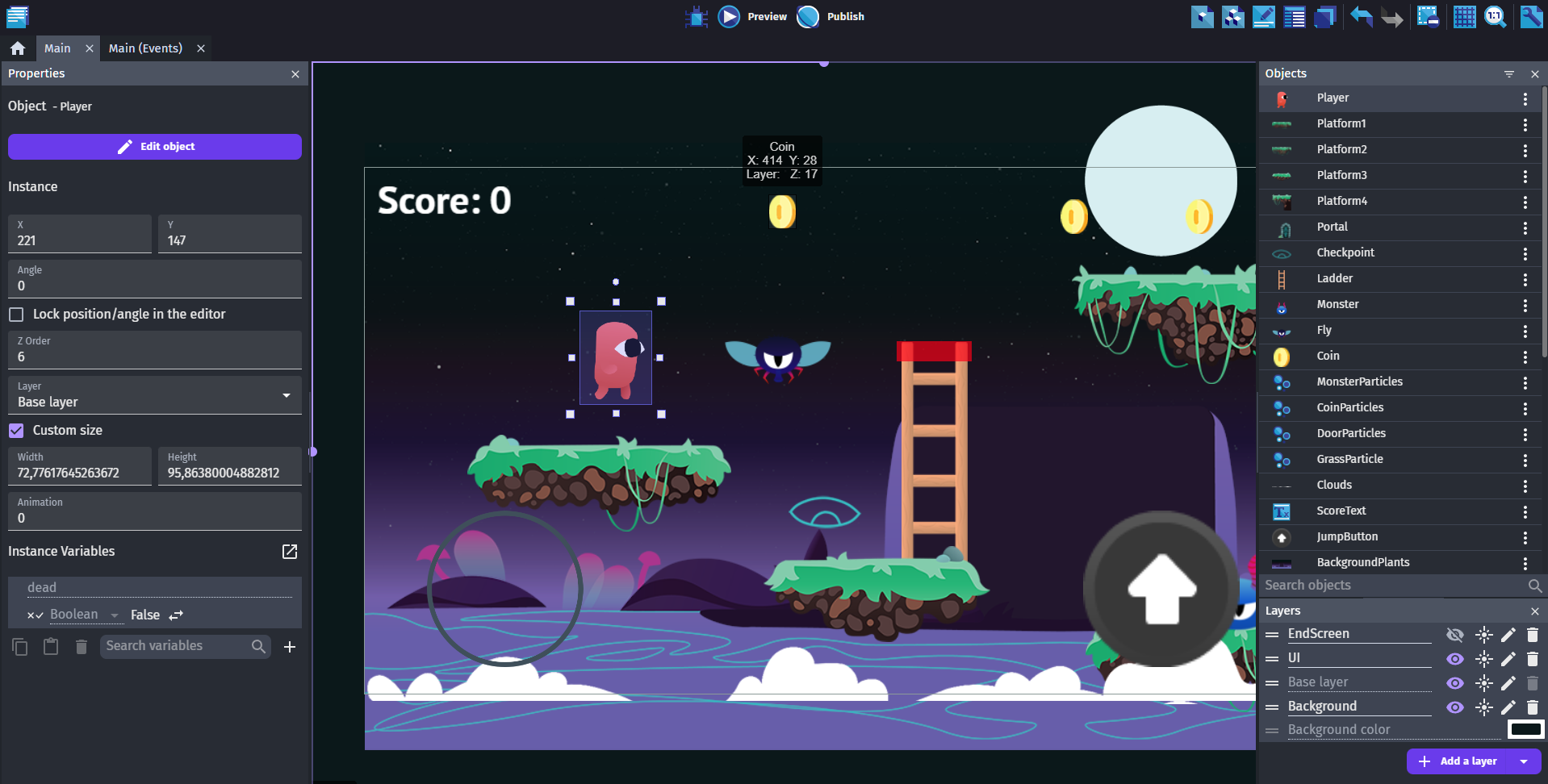The width and height of the screenshot is (1548, 784).
Task: Open the instances list panel icon
Action: click(1294, 16)
